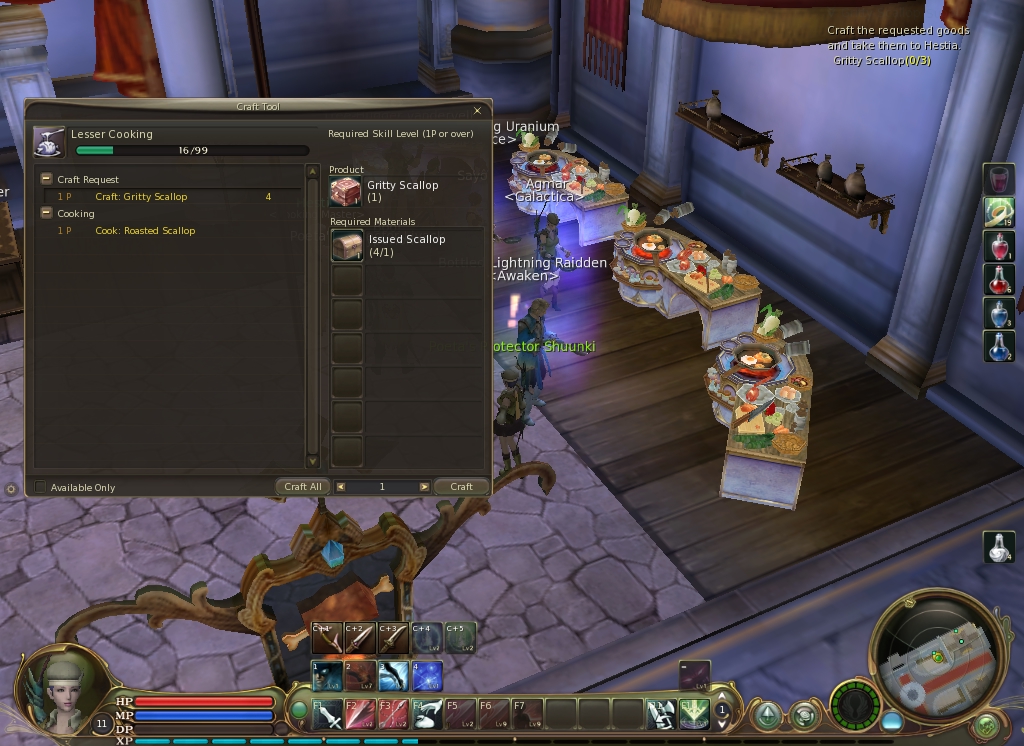Click the Craft All button
Screen dimensions: 1024x746
pyautogui.click(x=303, y=487)
